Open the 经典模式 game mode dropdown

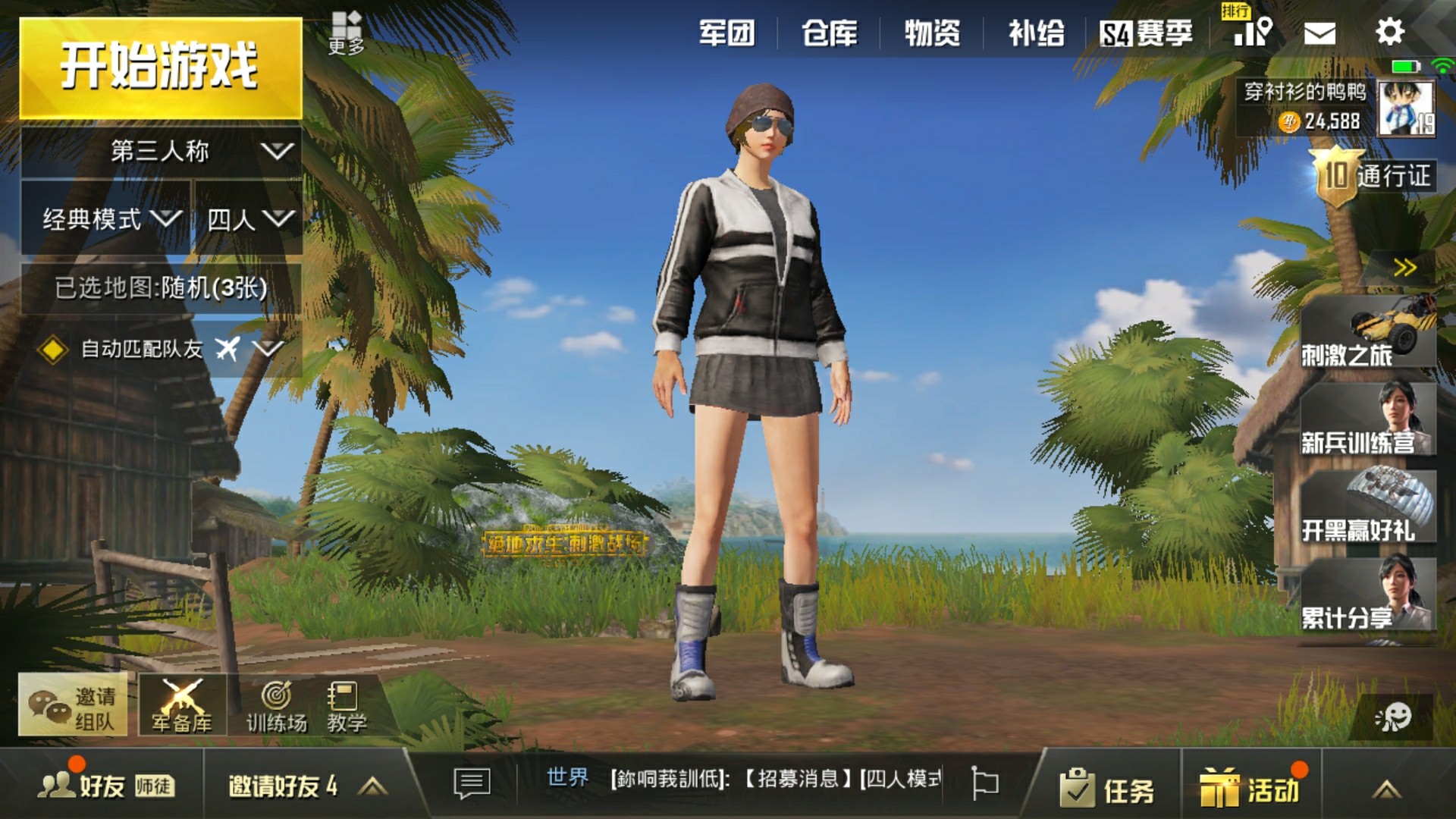pos(106,219)
